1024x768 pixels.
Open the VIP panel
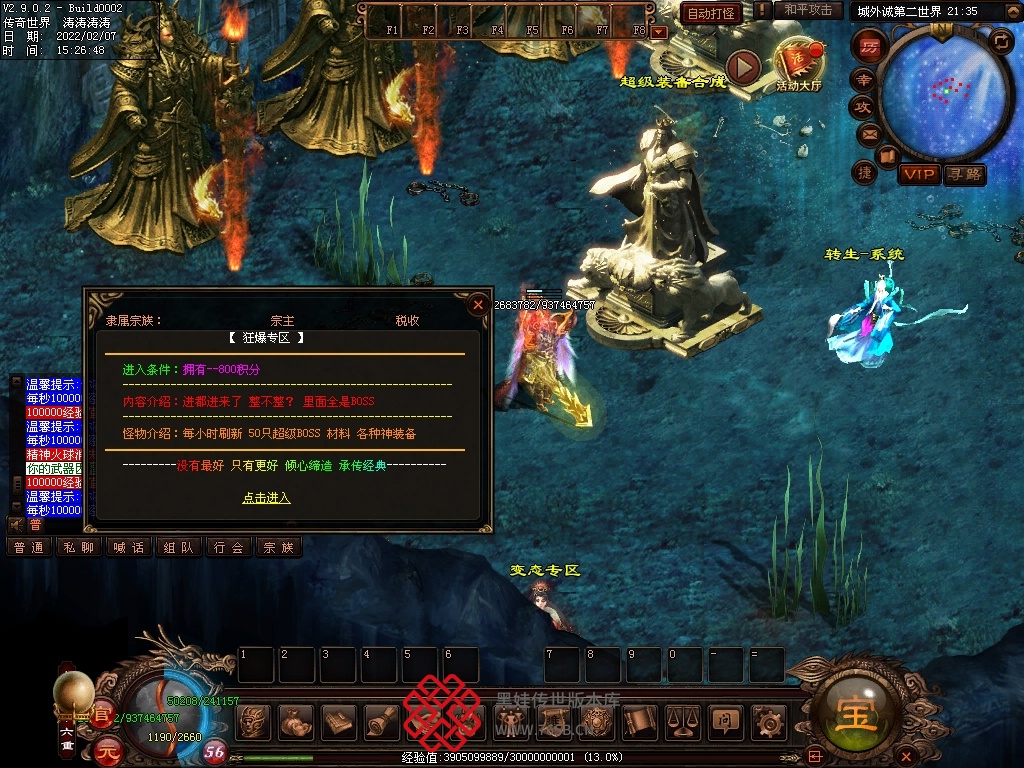pos(918,174)
